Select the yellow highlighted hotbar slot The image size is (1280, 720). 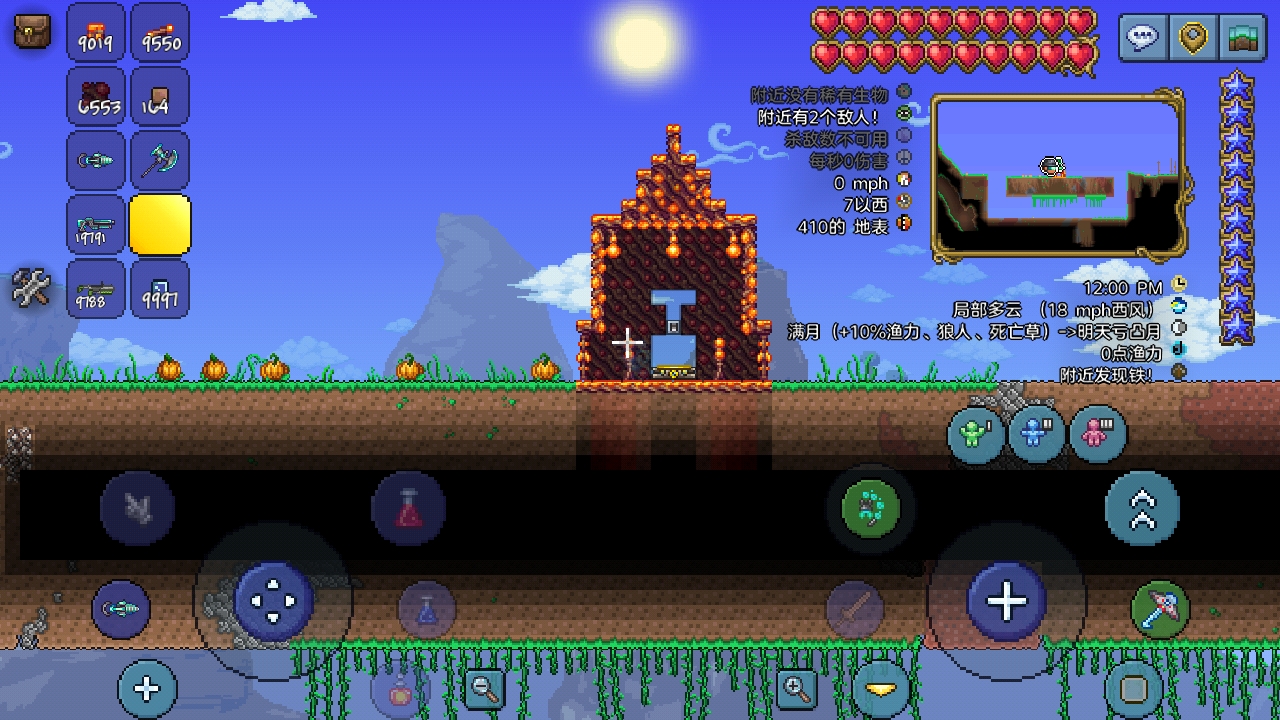coord(160,224)
